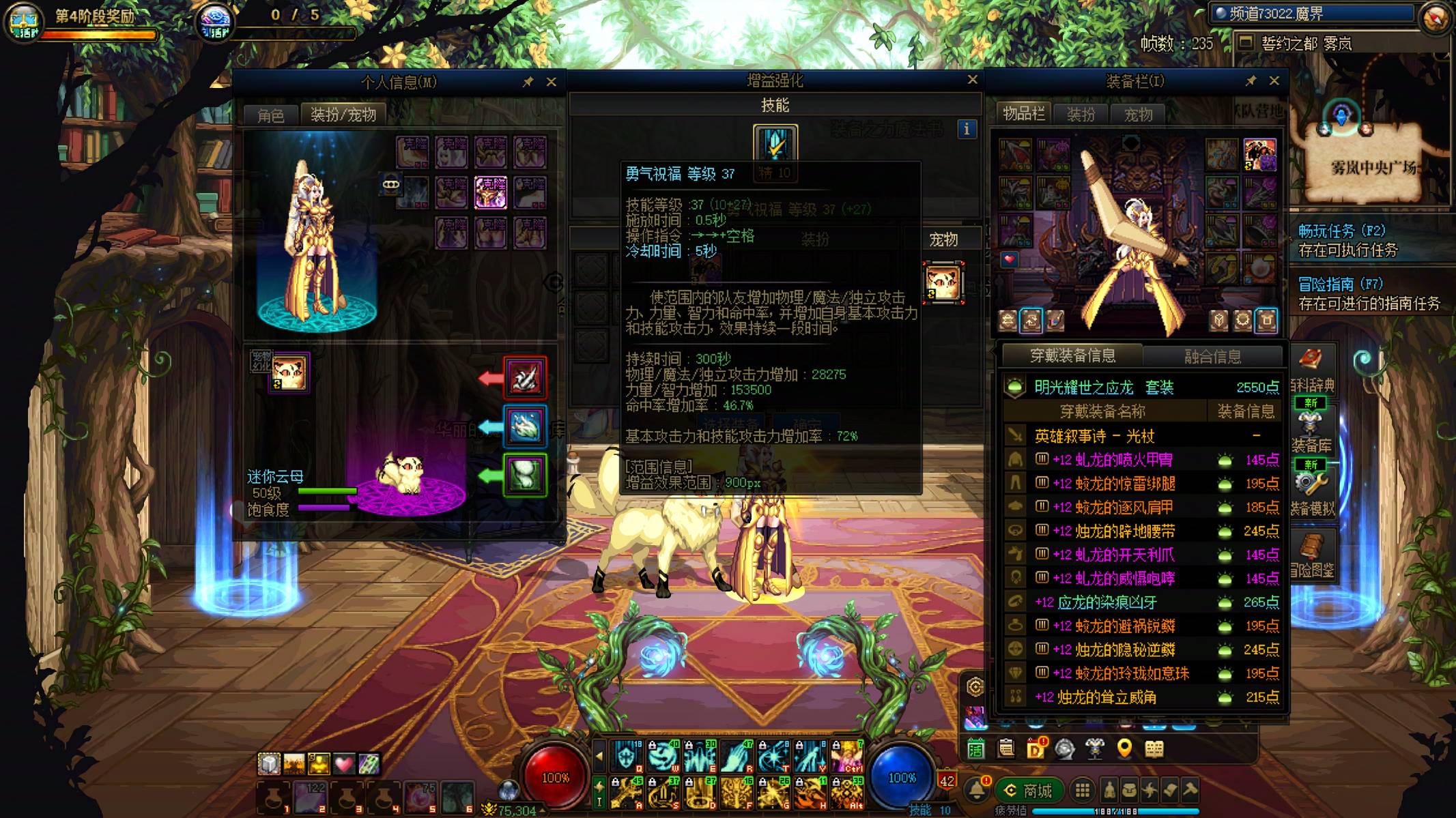Open the 商城 shop
This screenshot has width=1456, height=818.
click(x=1029, y=791)
